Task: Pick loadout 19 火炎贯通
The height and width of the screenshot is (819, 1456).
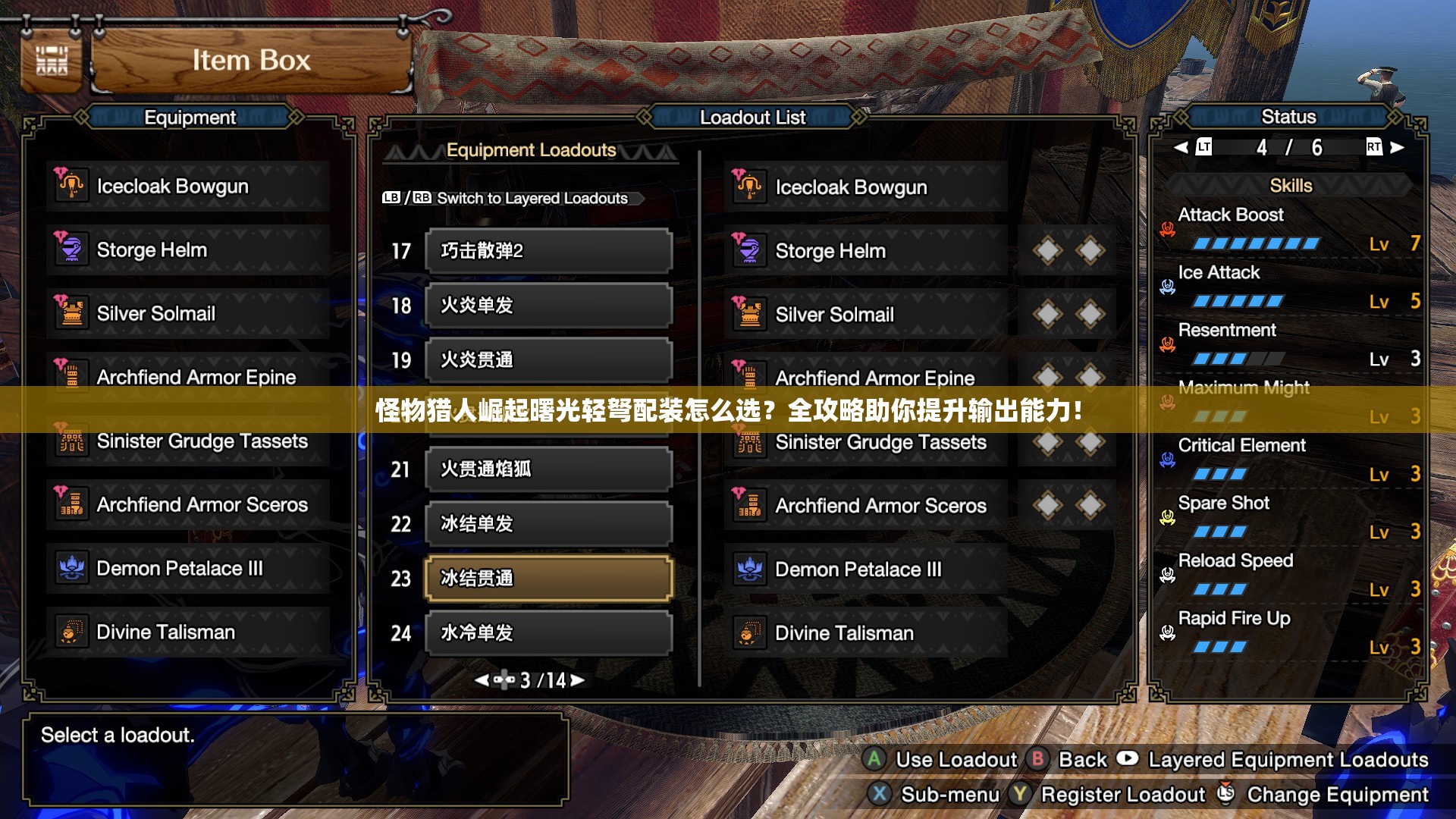Action: [x=548, y=360]
